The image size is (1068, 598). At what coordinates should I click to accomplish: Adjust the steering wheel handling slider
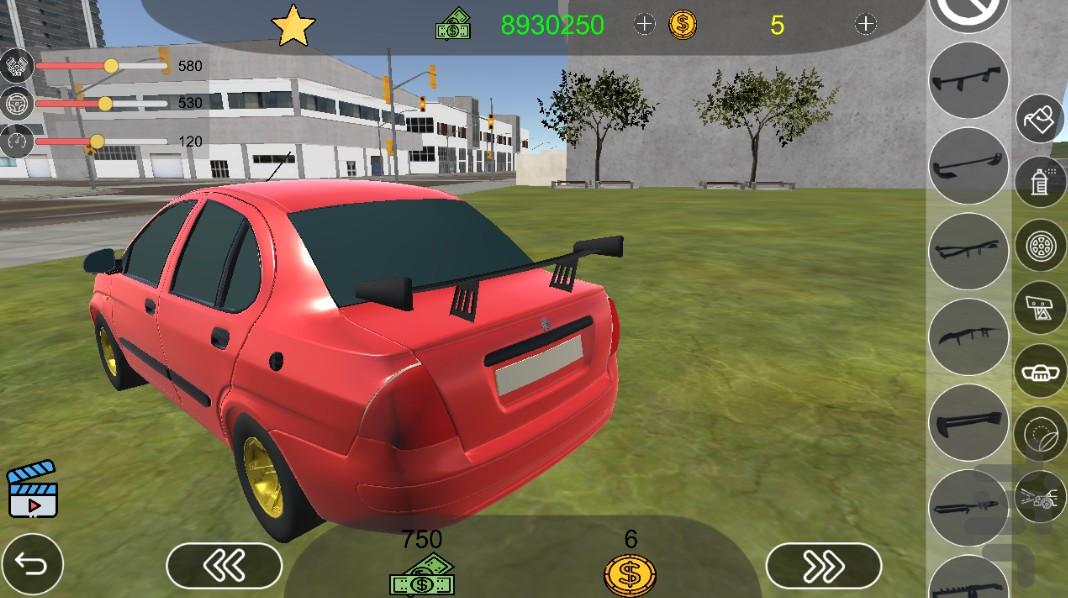(x=105, y=103)
